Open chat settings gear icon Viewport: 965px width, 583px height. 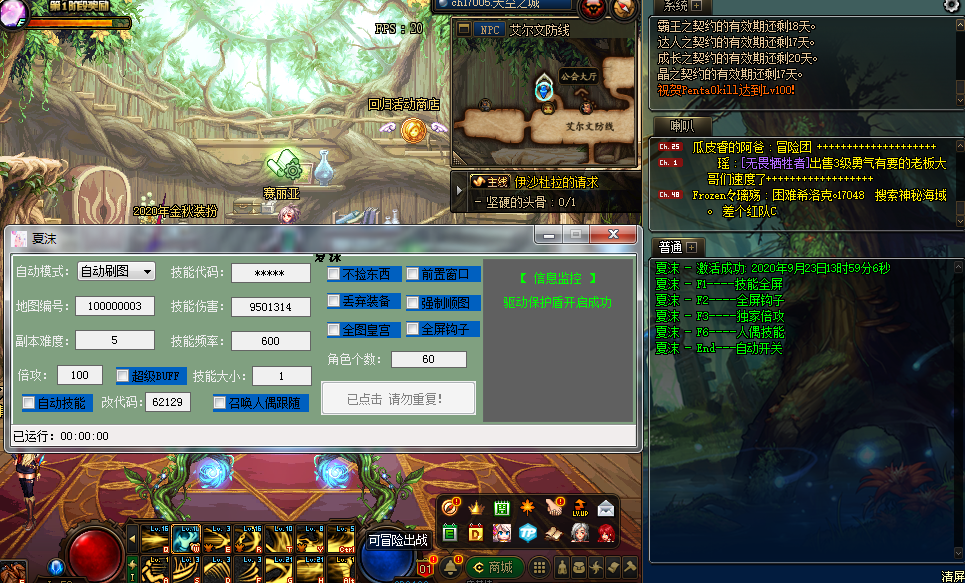(x=951, y=6)
